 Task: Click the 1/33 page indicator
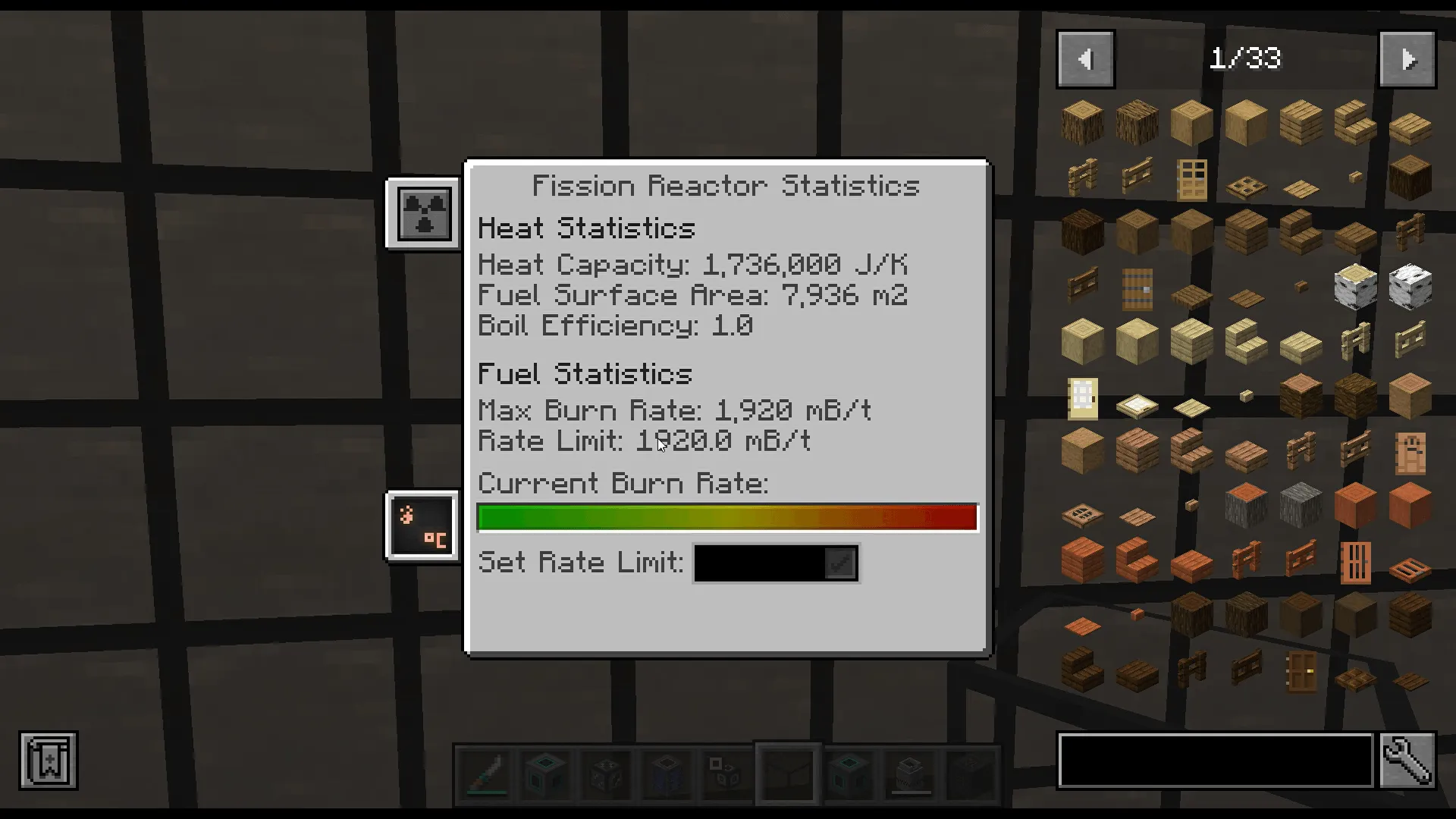click(1247, 58)
